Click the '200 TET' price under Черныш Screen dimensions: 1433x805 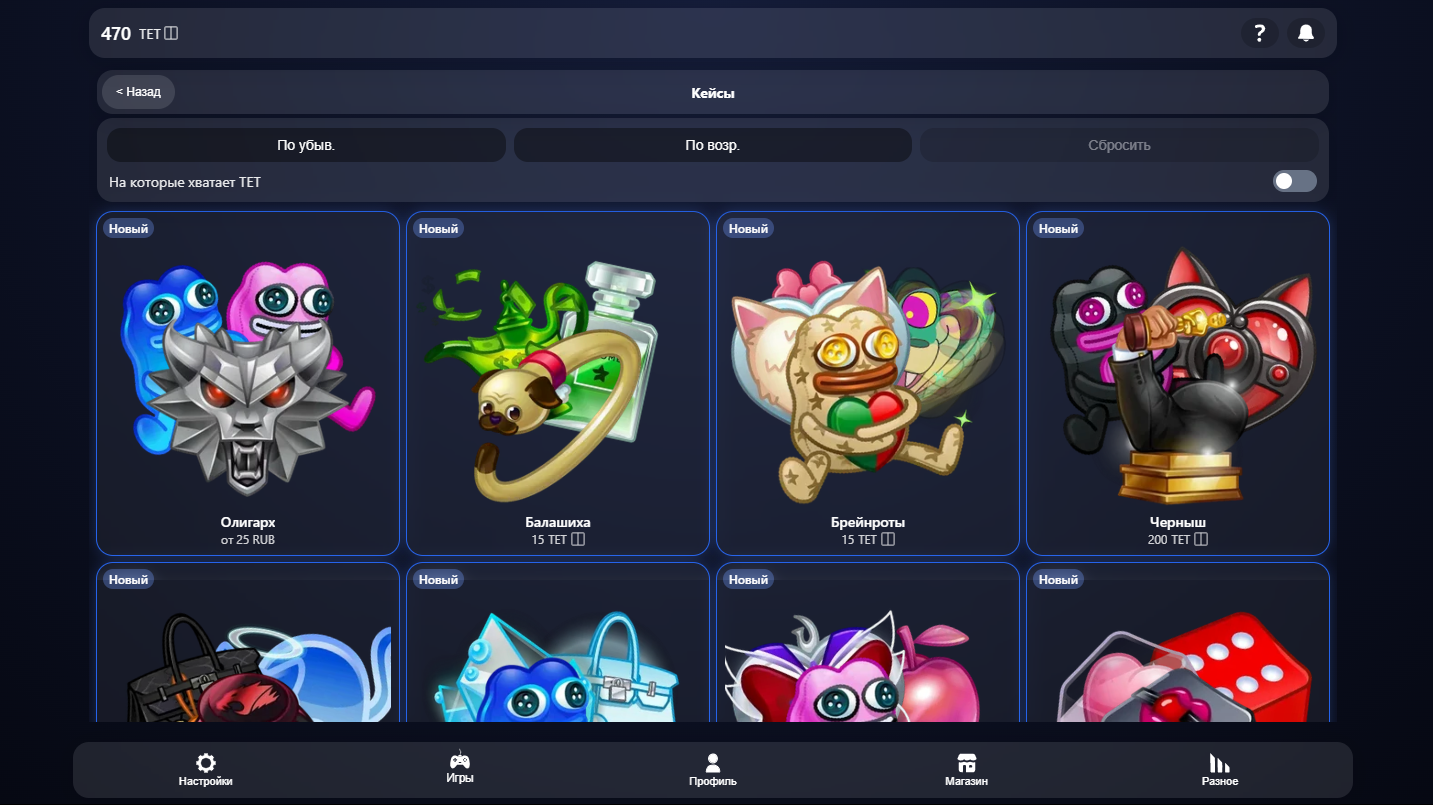(x=1177, y=539)
